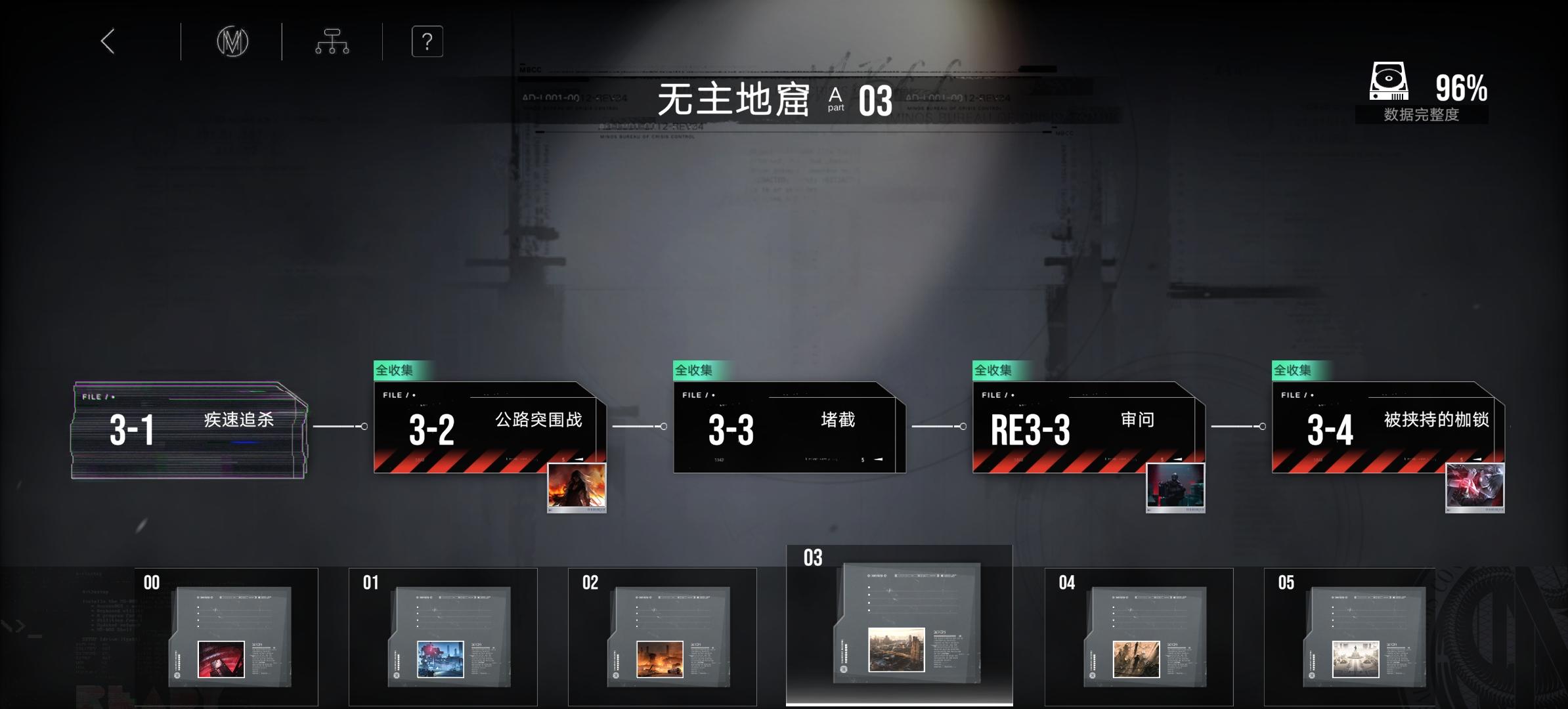Open the story branch diagram view

[332, 41]
